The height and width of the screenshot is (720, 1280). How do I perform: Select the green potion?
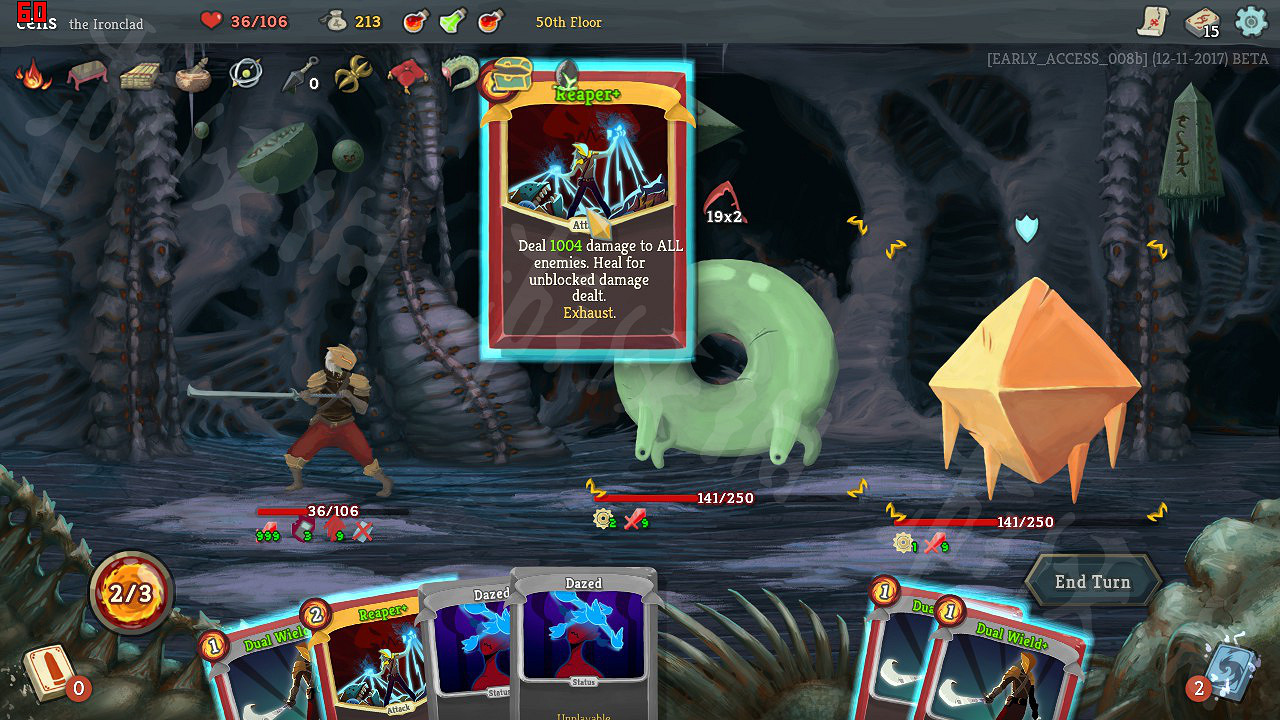(453, 21)
